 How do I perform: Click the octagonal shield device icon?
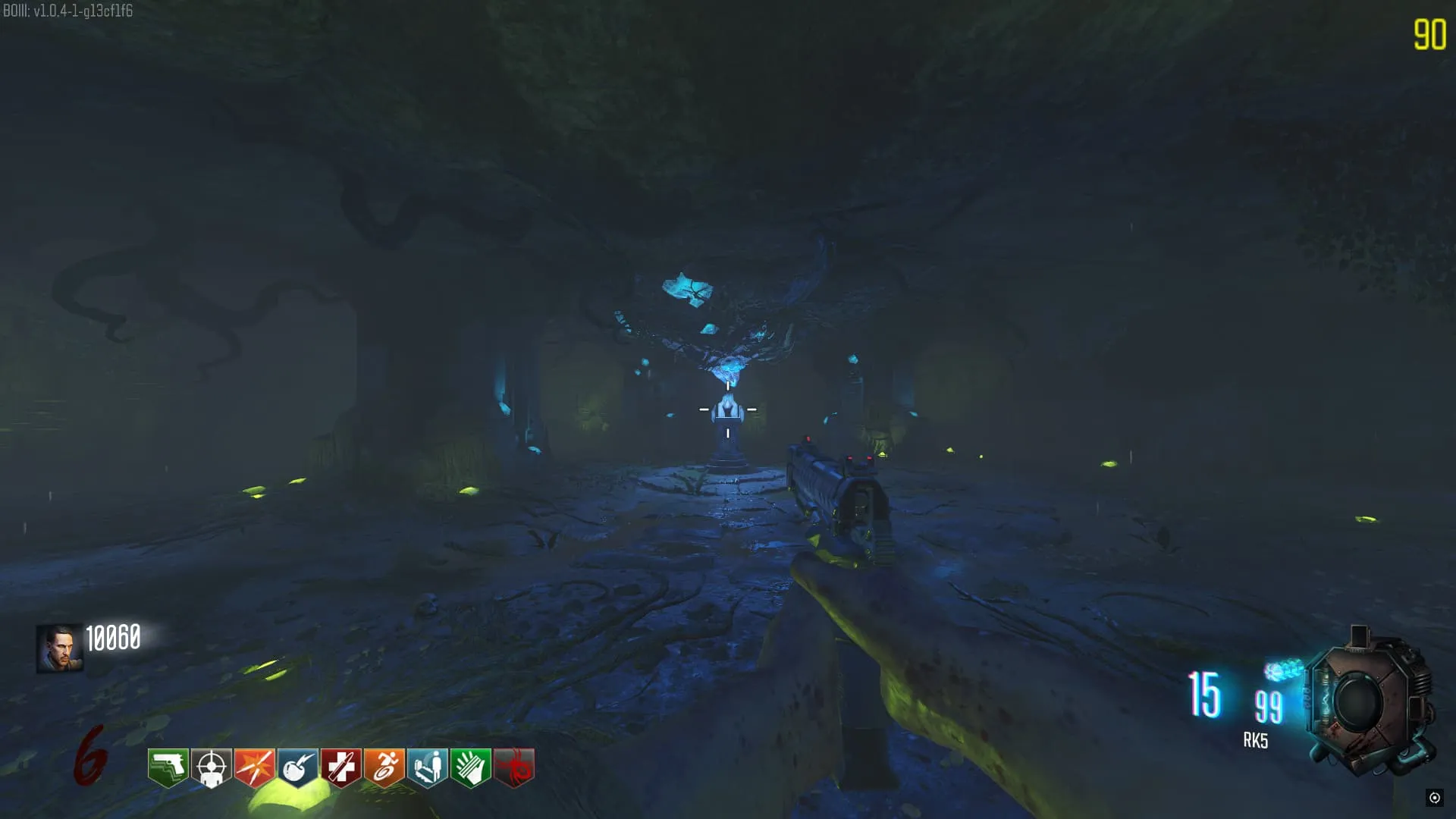coord(1369,701)
